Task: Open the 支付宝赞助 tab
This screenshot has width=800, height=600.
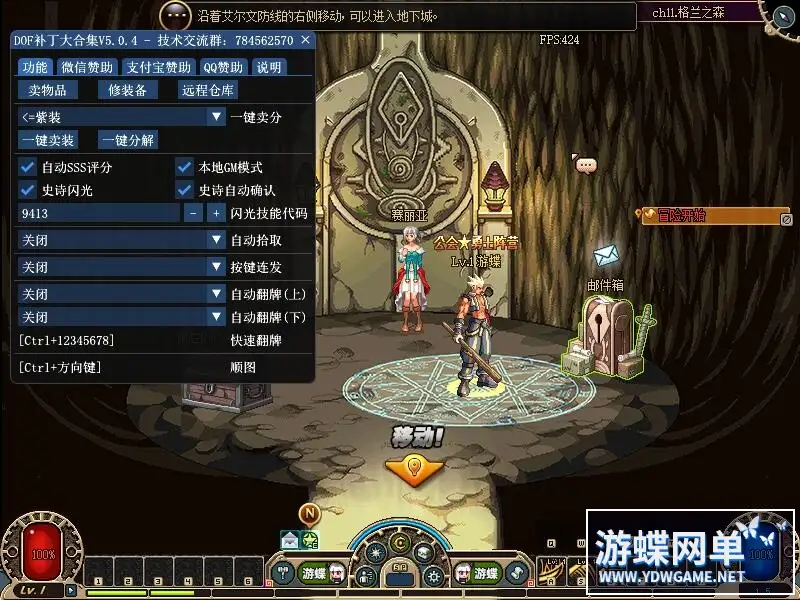Action: pos(158,67)
